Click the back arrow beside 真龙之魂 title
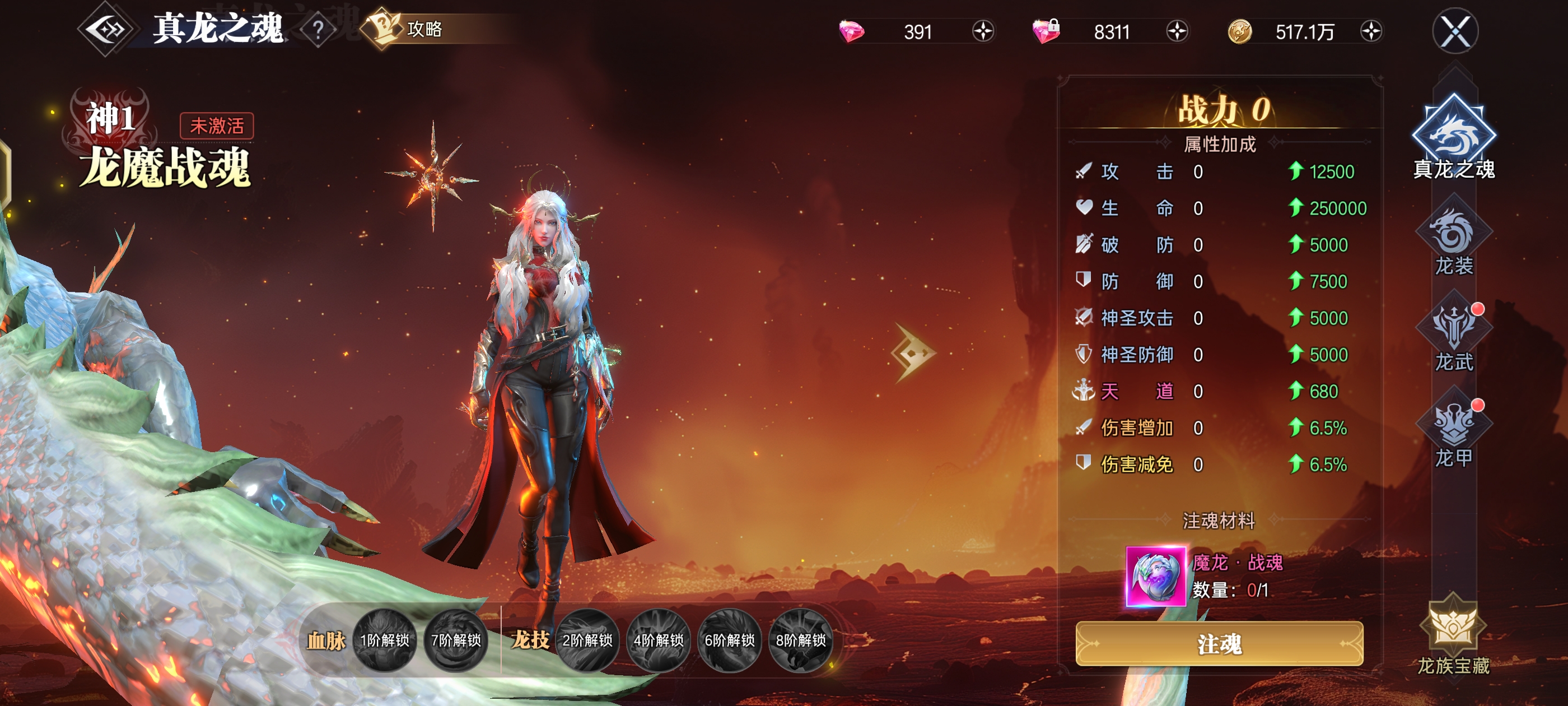The height and width of the screenshot is (706, 1568). tap(107, 30)
